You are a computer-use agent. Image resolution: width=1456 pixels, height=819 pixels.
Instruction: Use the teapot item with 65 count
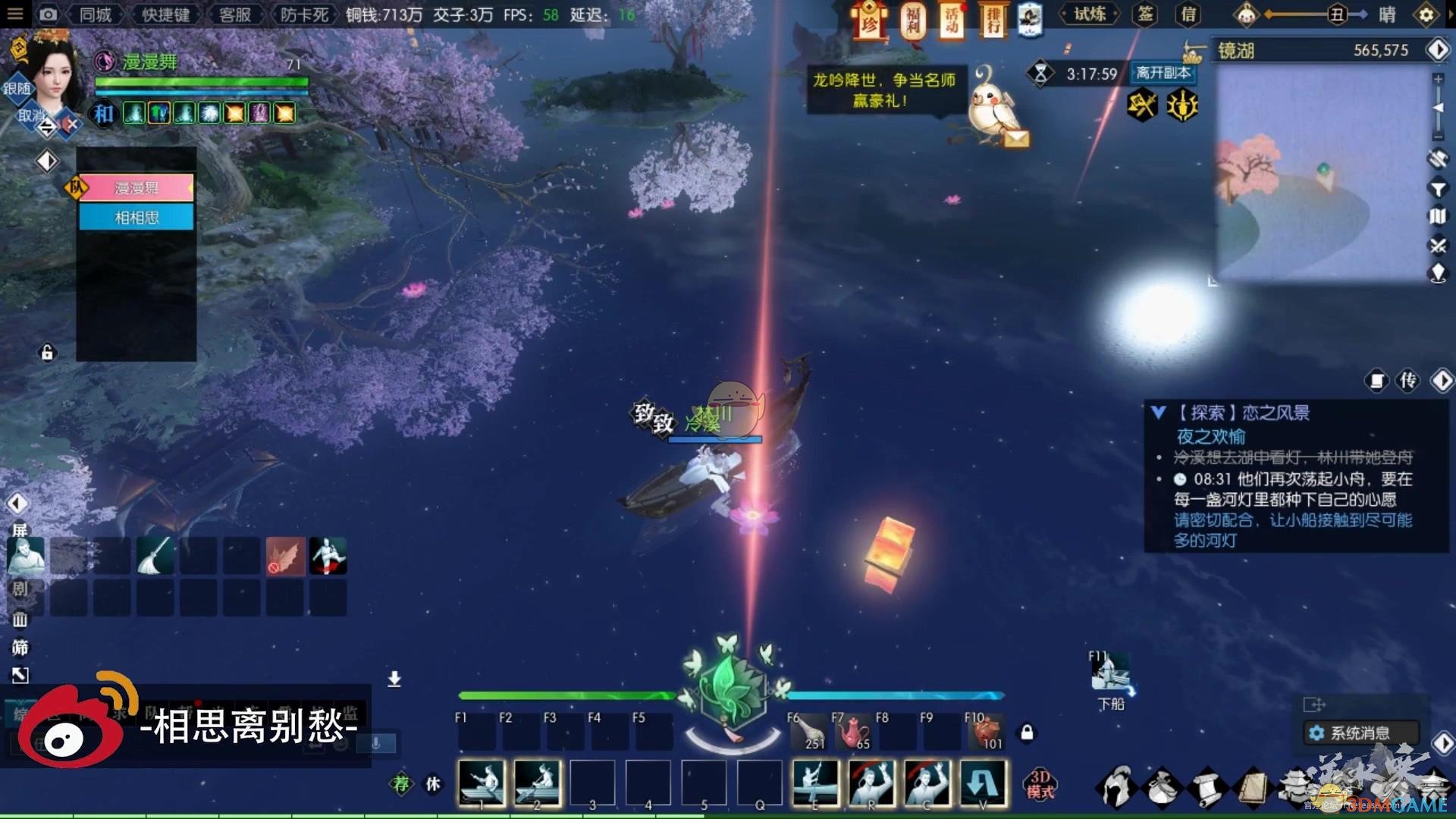(x=853, y=733)
